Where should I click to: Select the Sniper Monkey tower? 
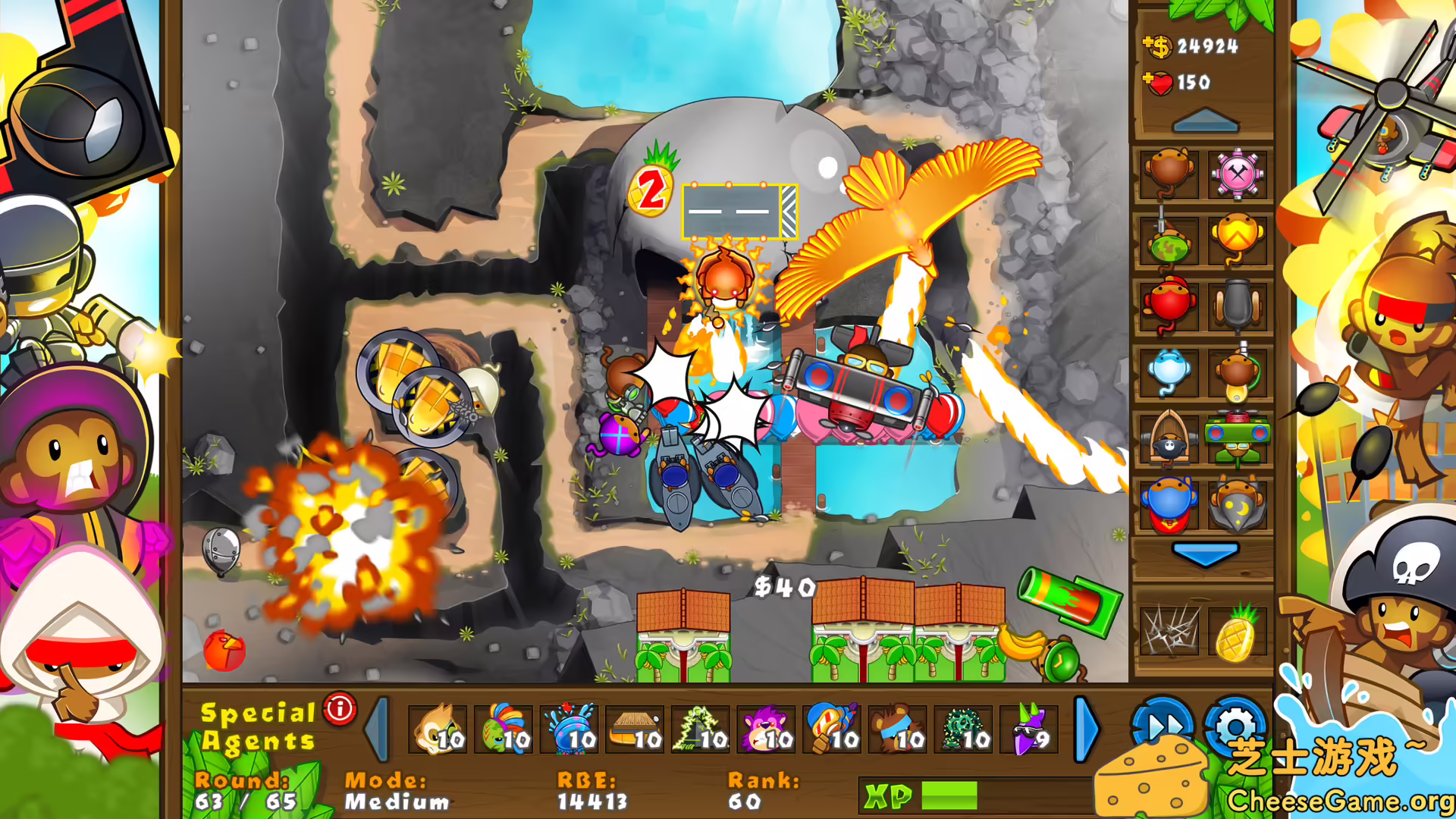point(1169,239)
